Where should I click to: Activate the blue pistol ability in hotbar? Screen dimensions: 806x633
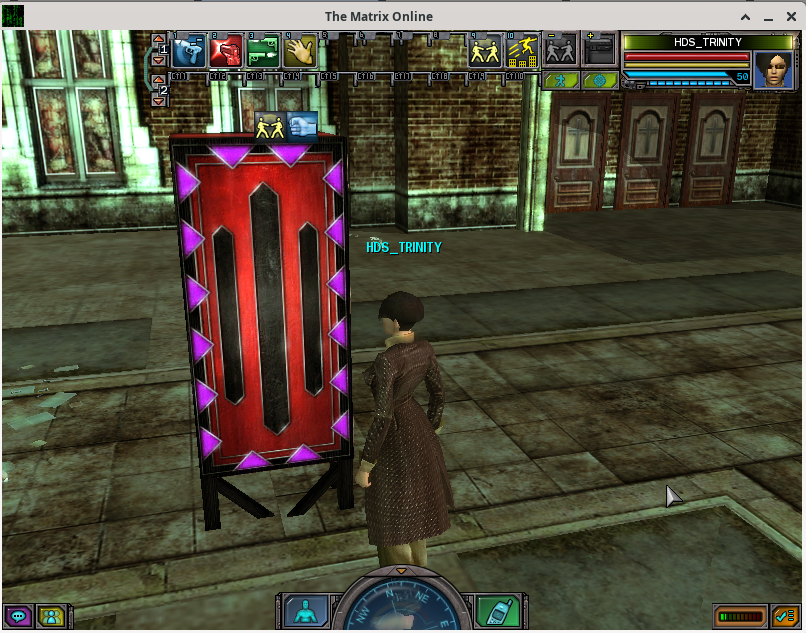[188, 52]
